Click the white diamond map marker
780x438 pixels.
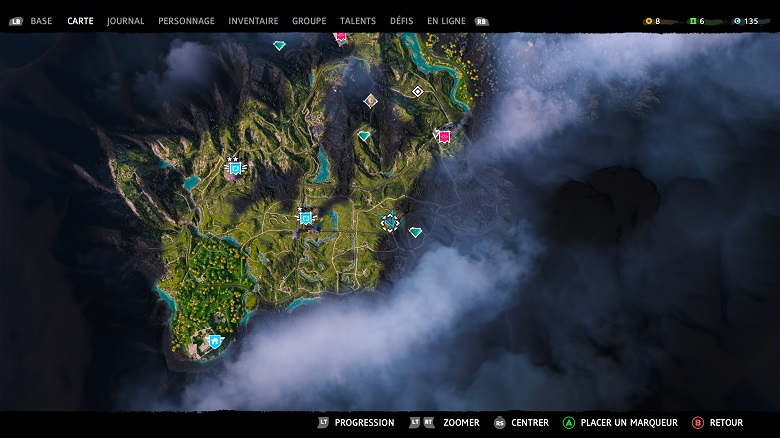coord(418,91)
